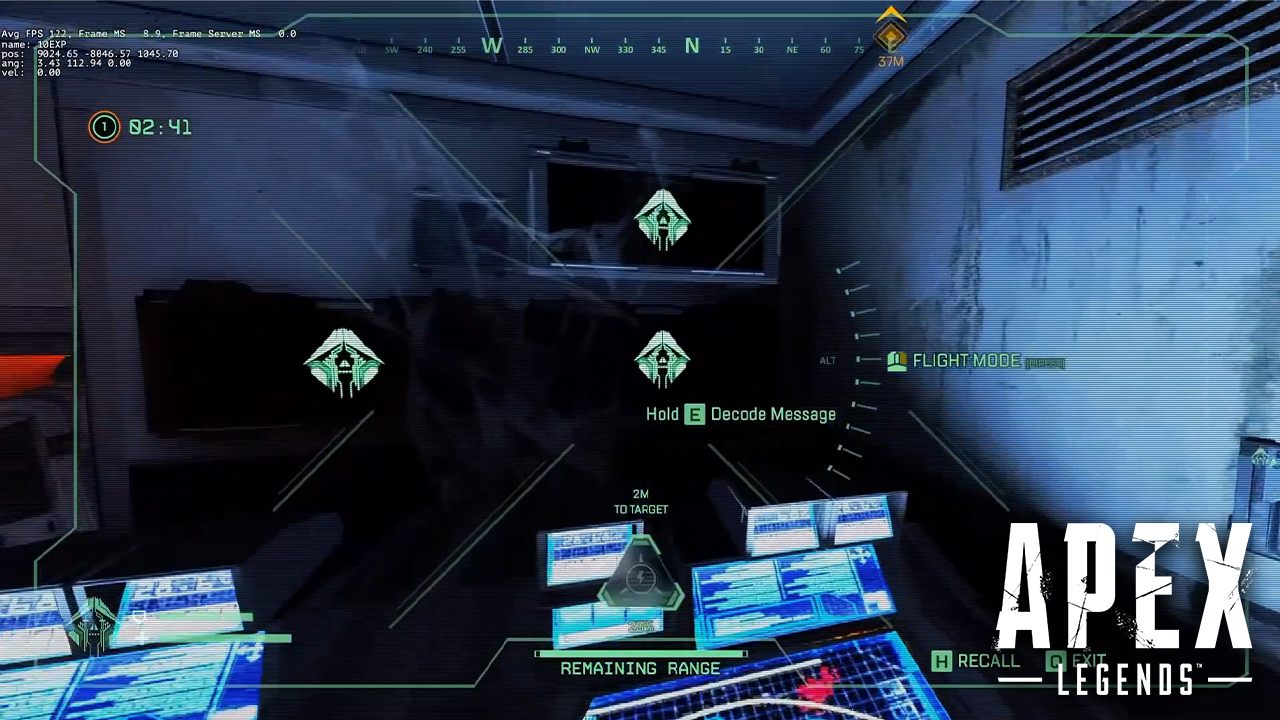The image size is (1280, 720).
Task: Select the N heading on the compass bar
Action: point(692,46)
